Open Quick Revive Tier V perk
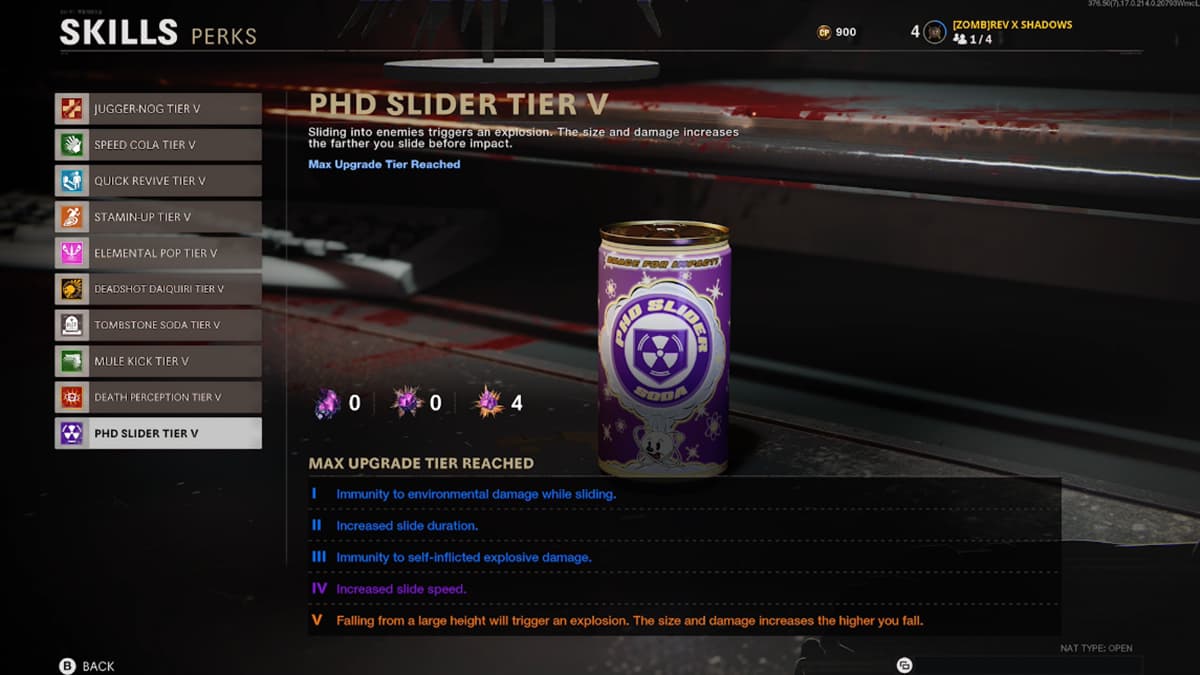This screenshot has height=675, width=1200. coord(158,181)
